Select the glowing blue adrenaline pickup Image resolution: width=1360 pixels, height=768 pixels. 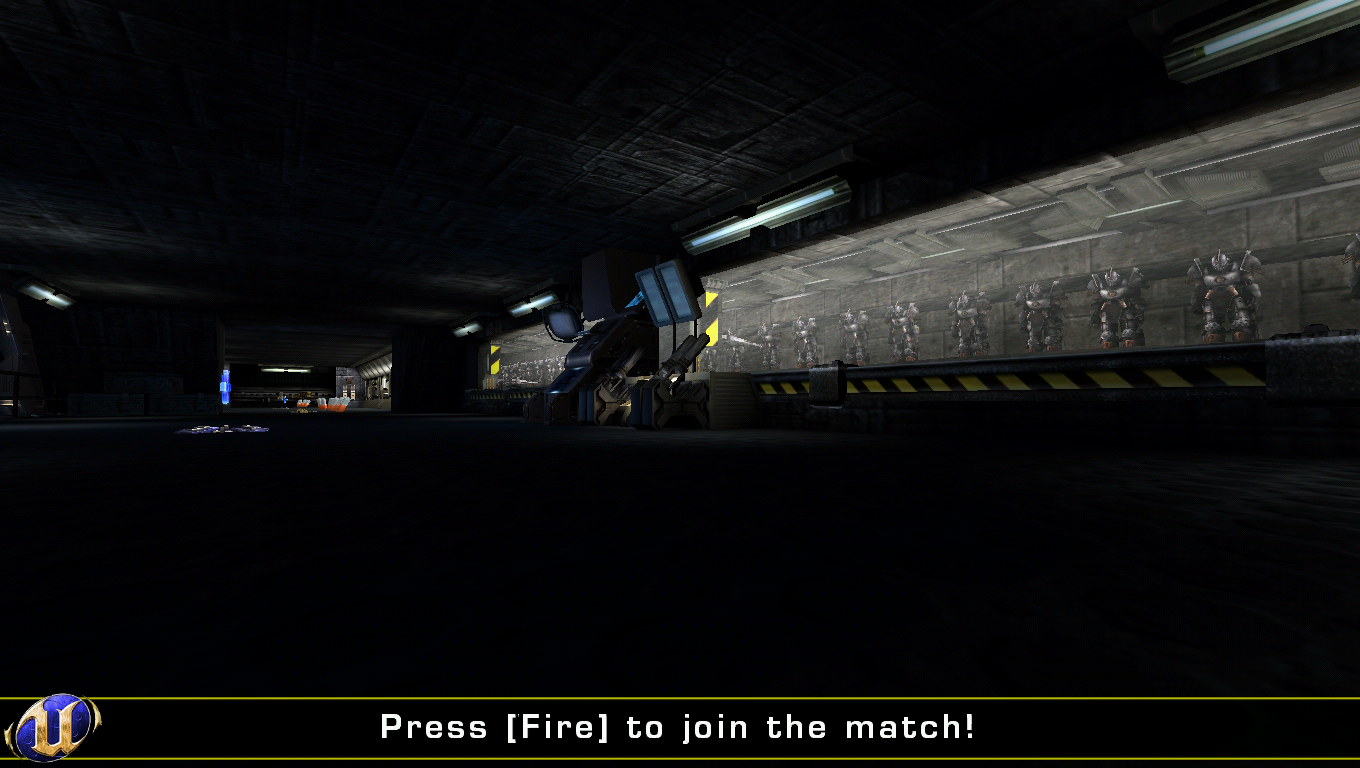tap(226, 386)
